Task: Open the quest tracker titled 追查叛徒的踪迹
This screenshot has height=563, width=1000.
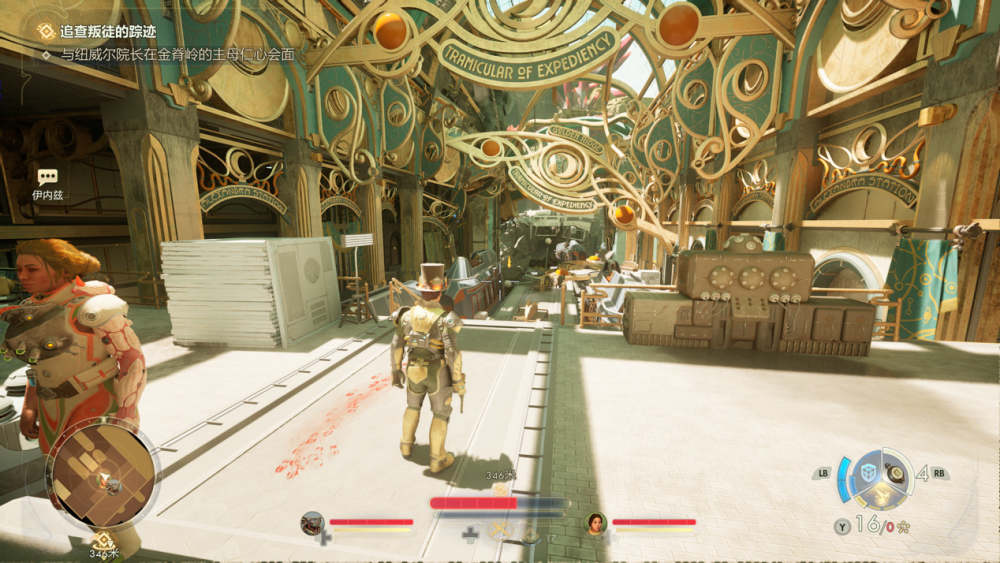Action: tap(93, 32)
